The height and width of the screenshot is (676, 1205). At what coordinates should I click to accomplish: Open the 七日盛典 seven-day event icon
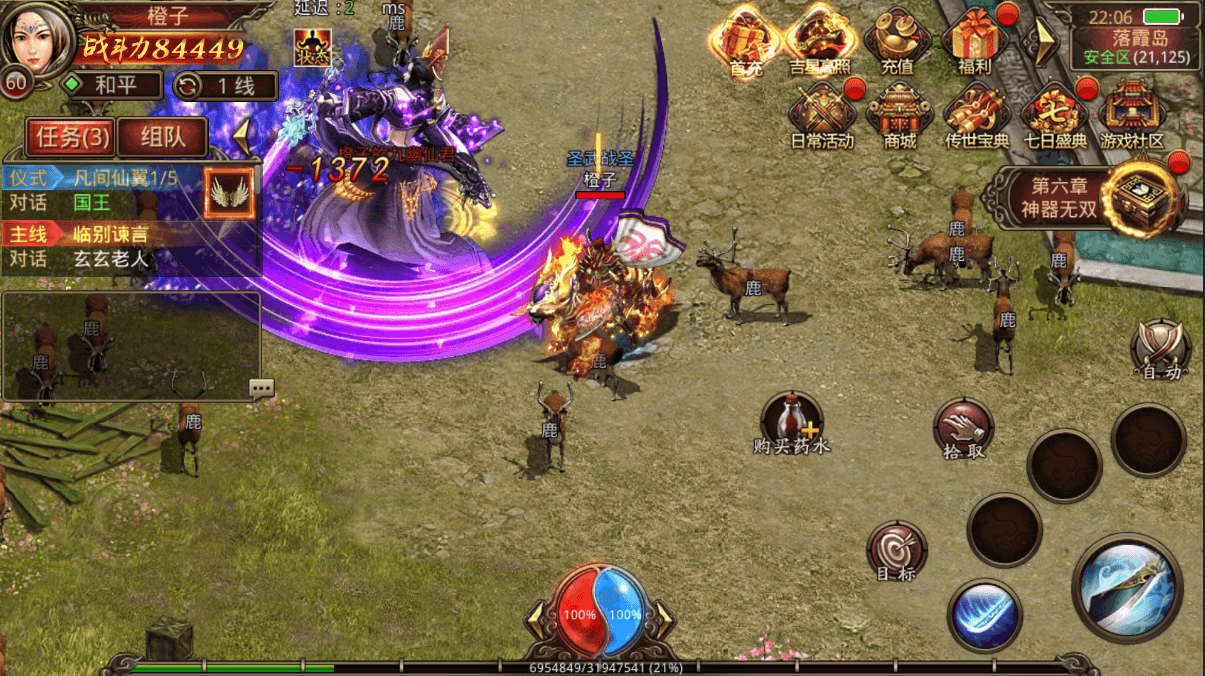1054,115
